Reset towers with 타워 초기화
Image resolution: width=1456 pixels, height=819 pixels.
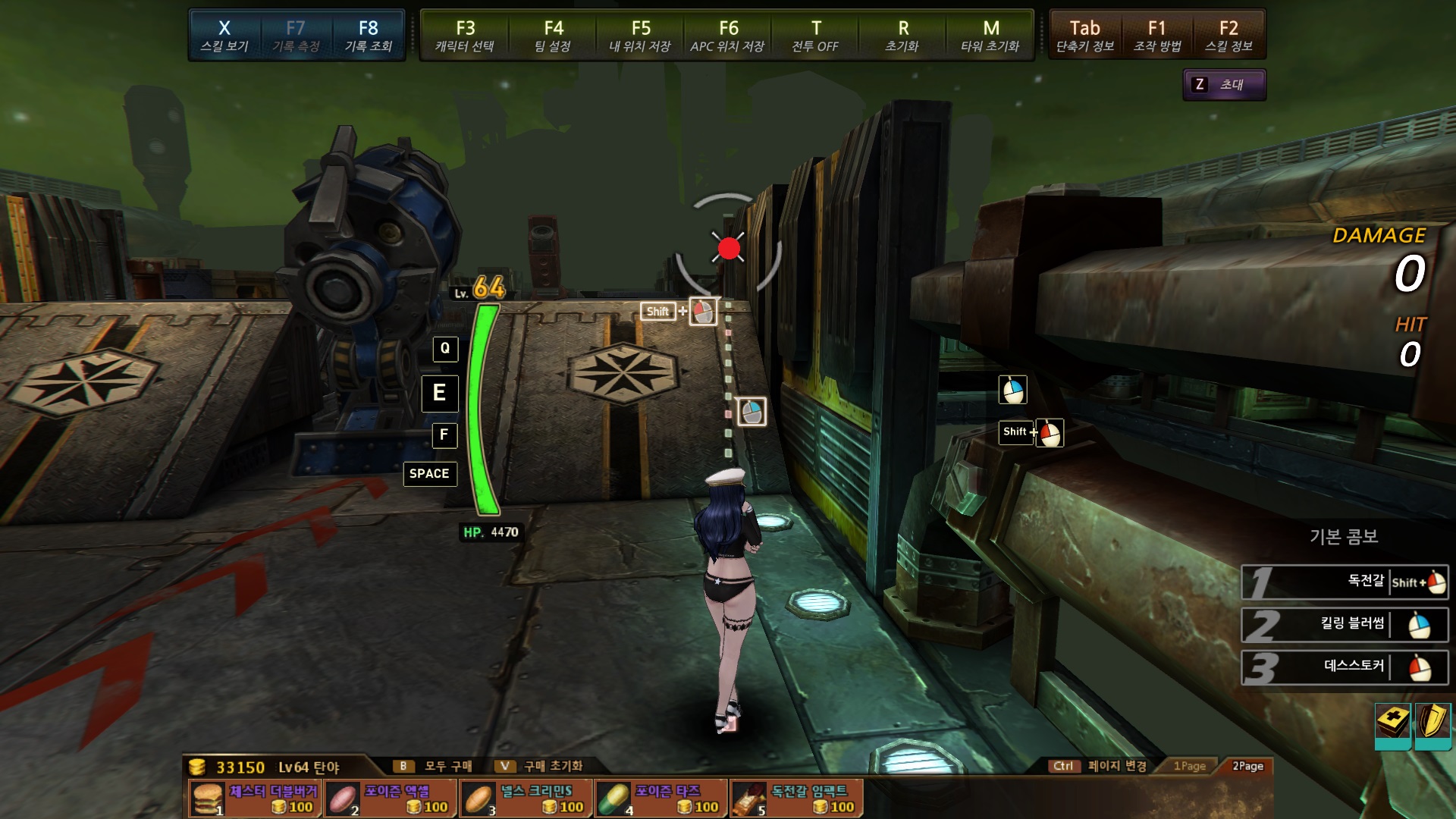click(x=990, y=36)
